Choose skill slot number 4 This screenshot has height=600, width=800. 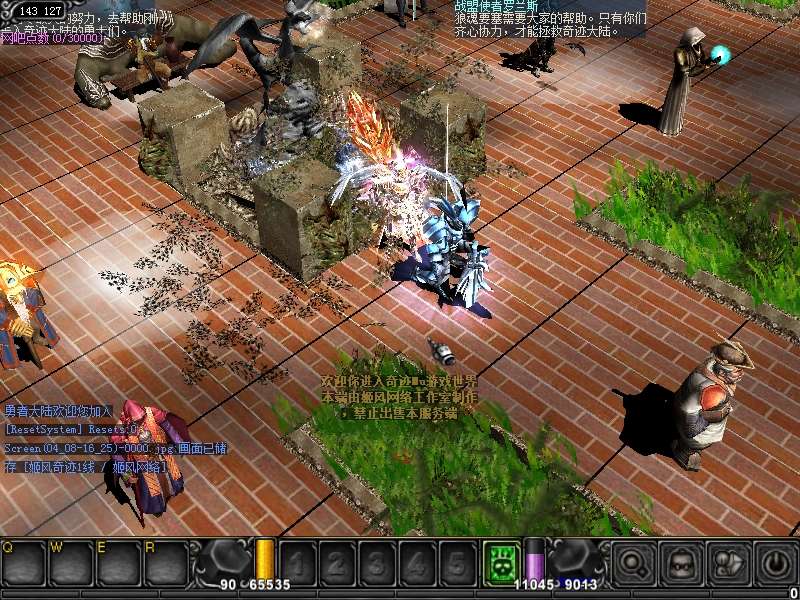tap(417, 563)
